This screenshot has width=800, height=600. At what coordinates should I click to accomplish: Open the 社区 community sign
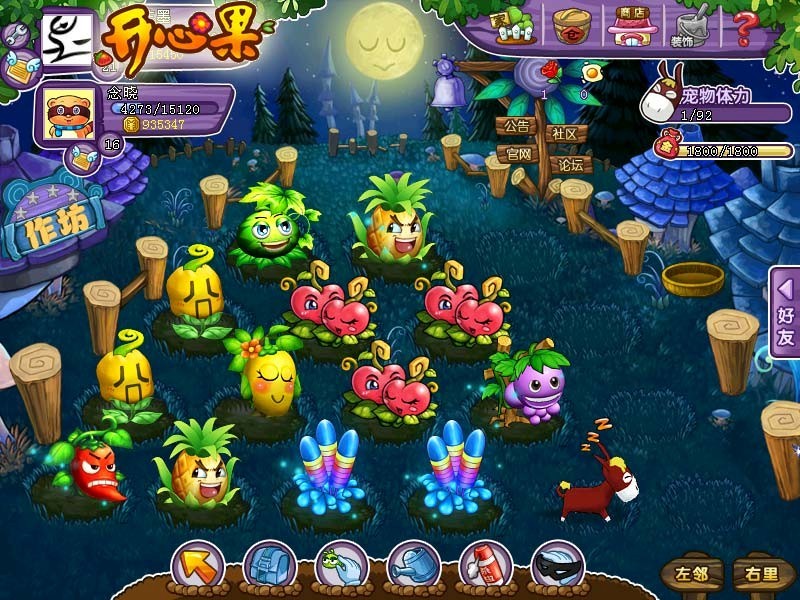tap(565, 133)
